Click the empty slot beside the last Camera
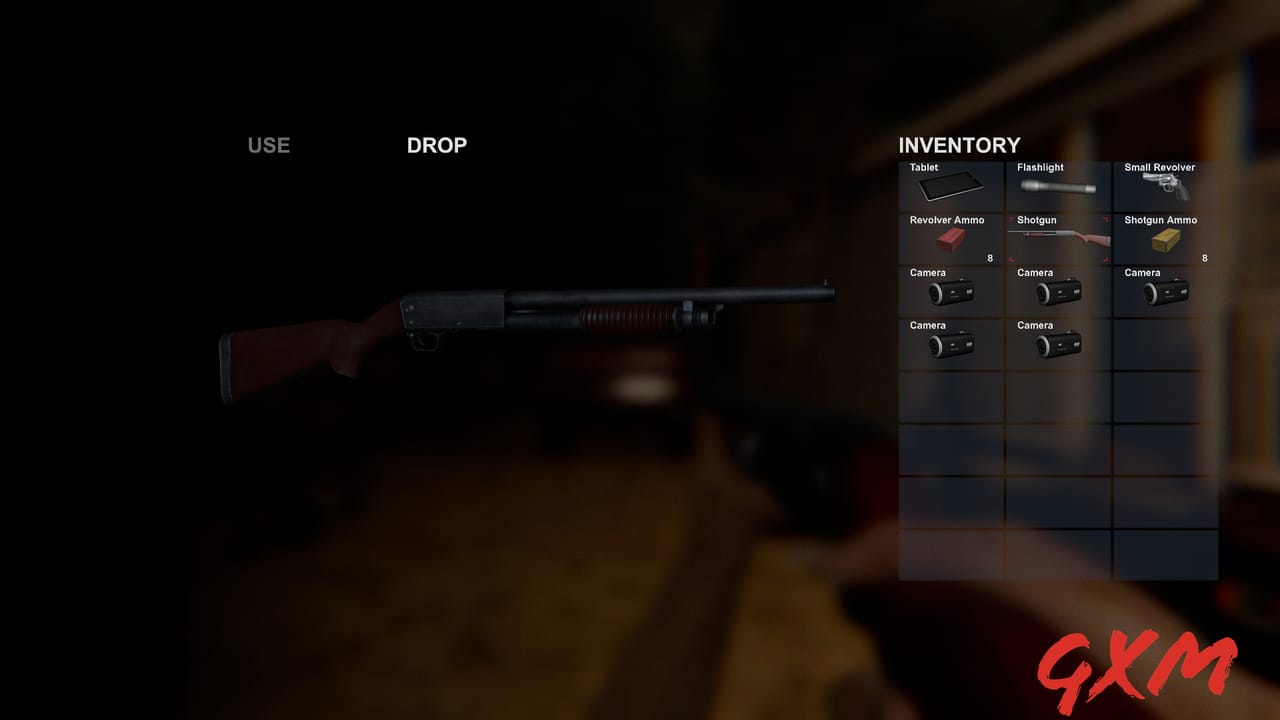Screen dimensions: 1280x720 pos(1164,344)
